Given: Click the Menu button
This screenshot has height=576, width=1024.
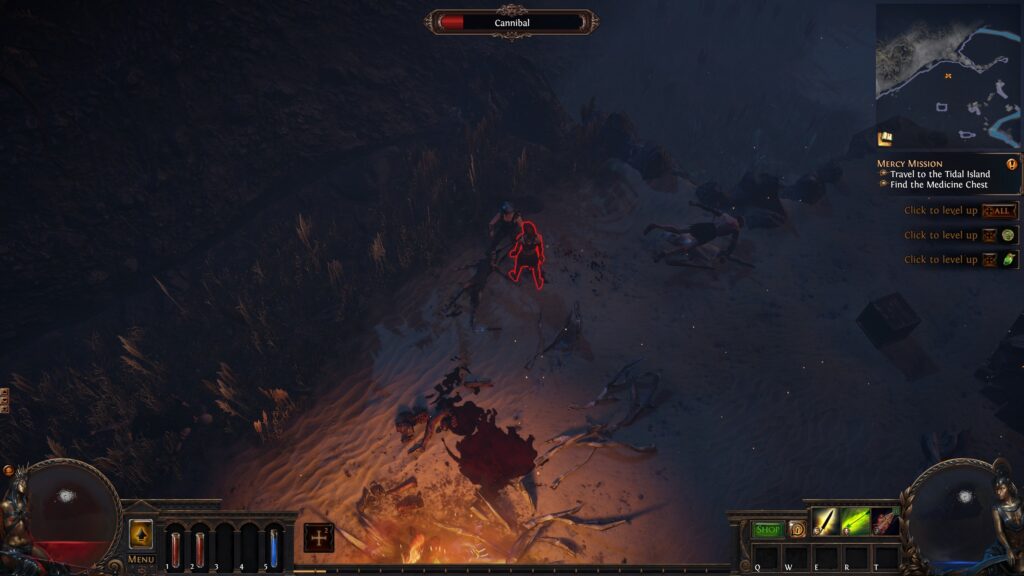Looking at the screenshot, I should [141, 559].
